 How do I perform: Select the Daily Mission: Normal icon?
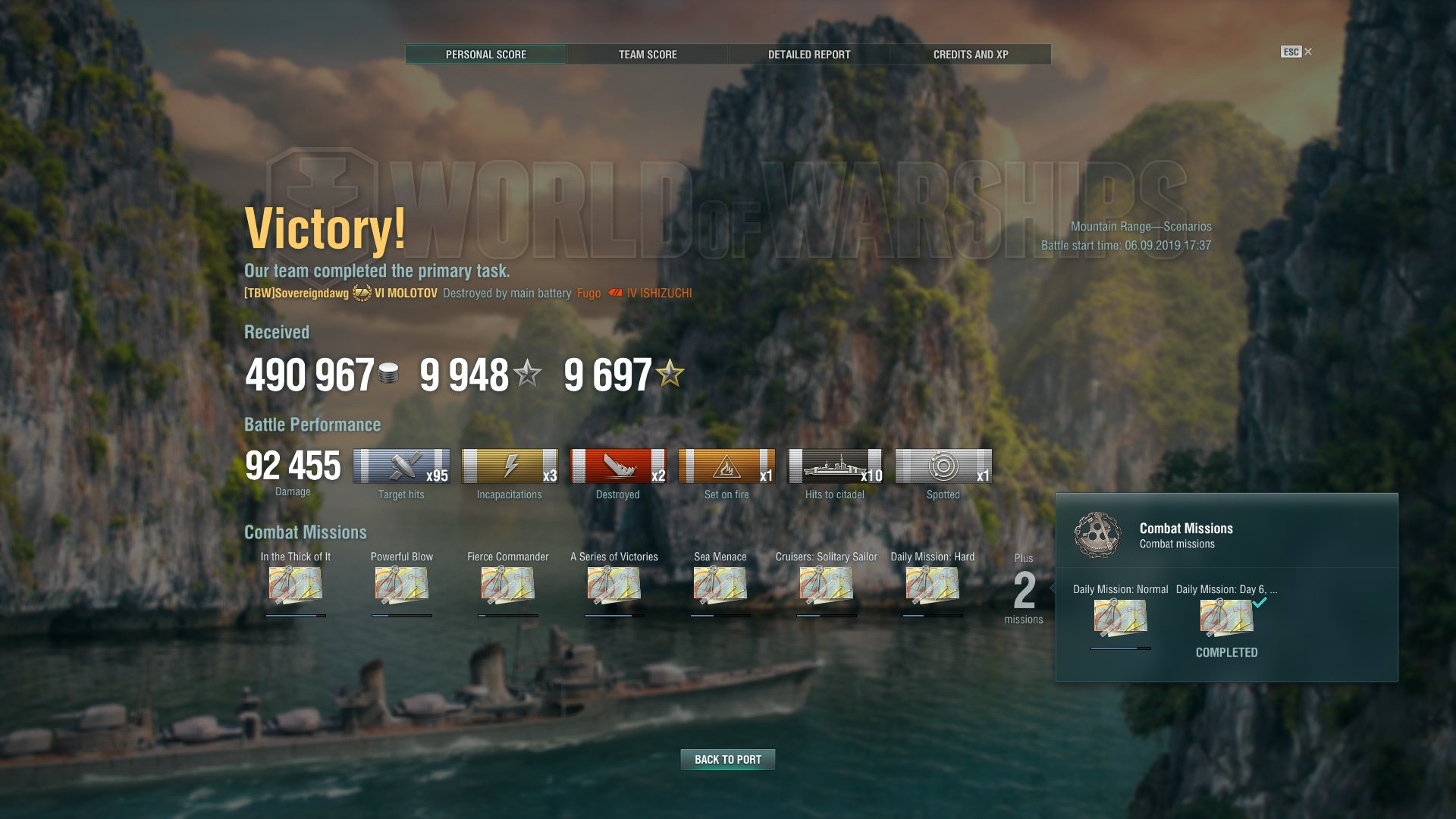(x=1121, y=617)
